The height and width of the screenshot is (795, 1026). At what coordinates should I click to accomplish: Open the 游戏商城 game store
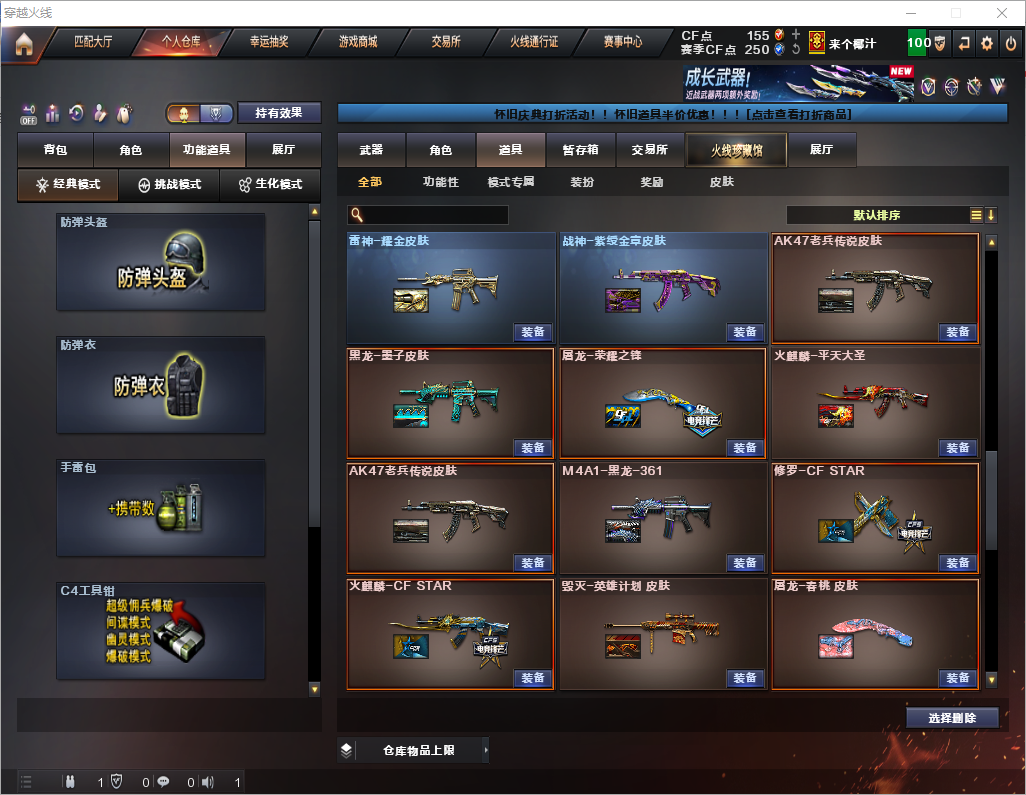(358, 43)
